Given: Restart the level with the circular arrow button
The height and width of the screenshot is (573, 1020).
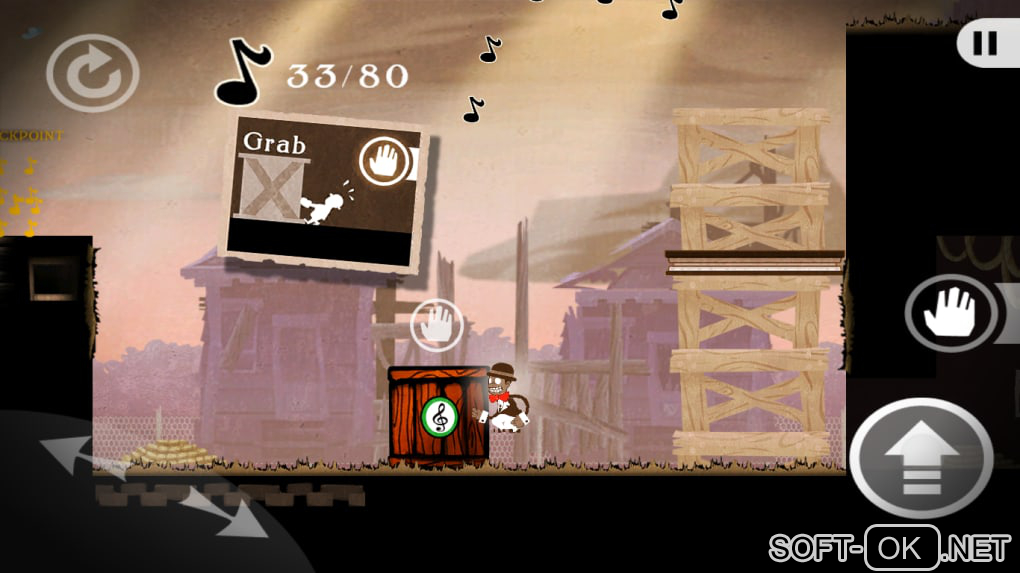Looking at the screenshot, I should coord(92,72).
